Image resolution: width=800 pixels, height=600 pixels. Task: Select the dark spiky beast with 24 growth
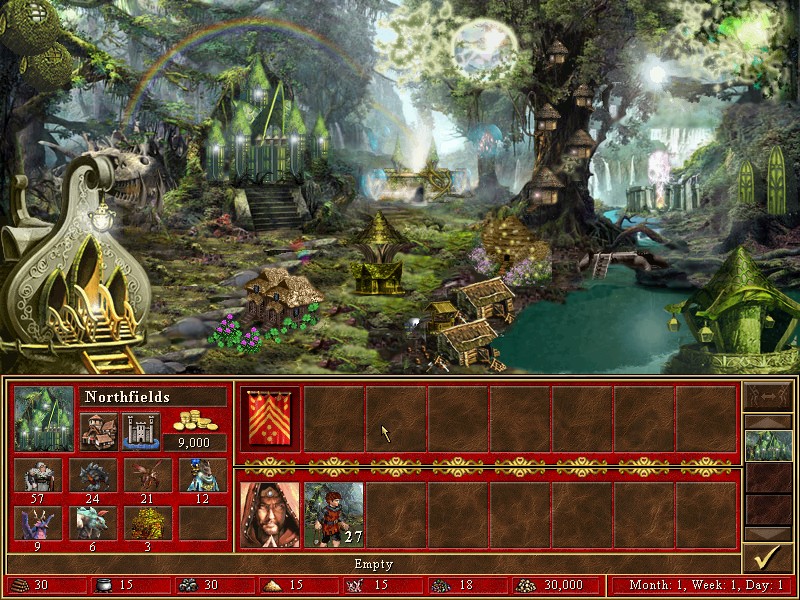[x=93, y=475]
